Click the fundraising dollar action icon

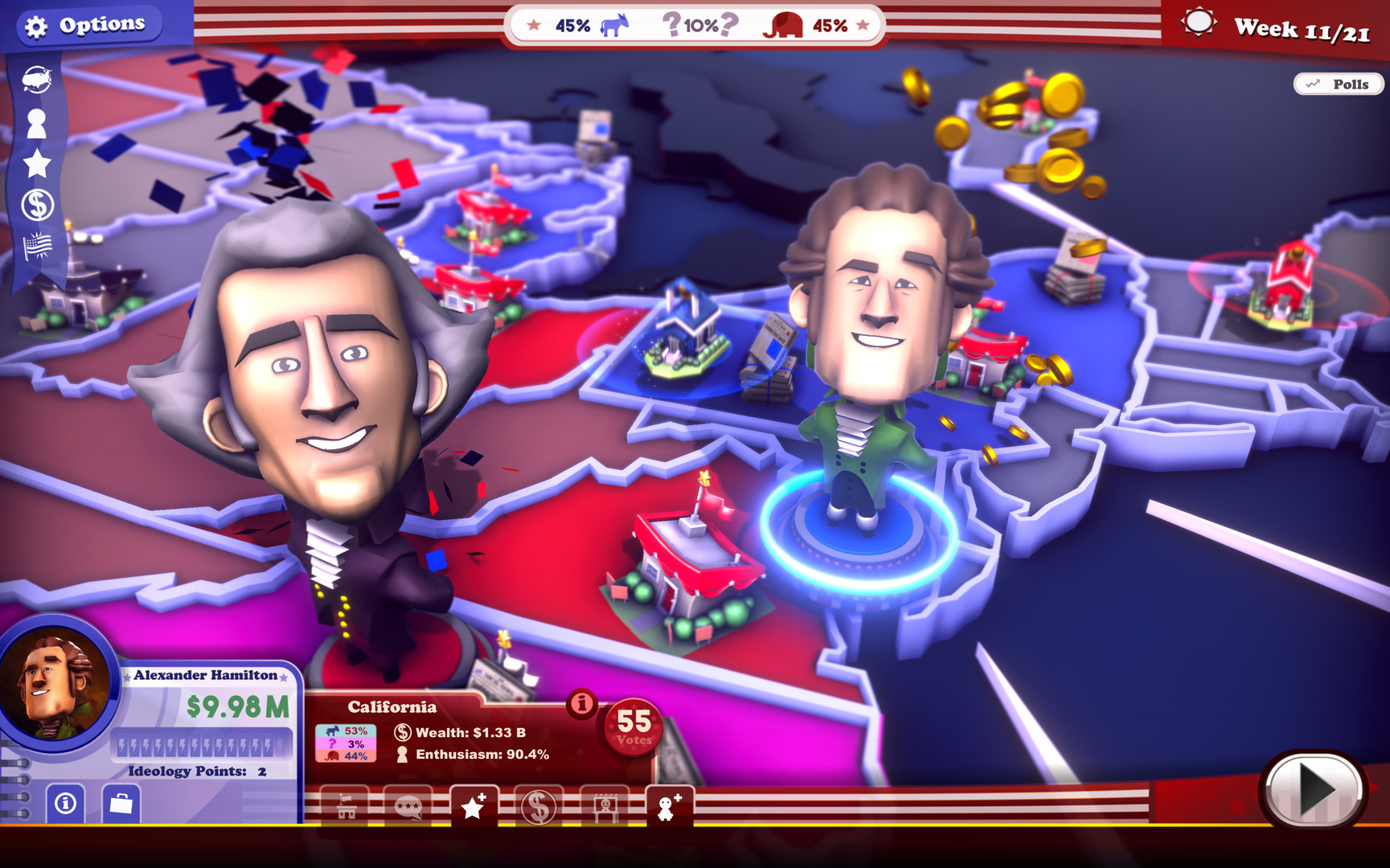pos(540,807)
